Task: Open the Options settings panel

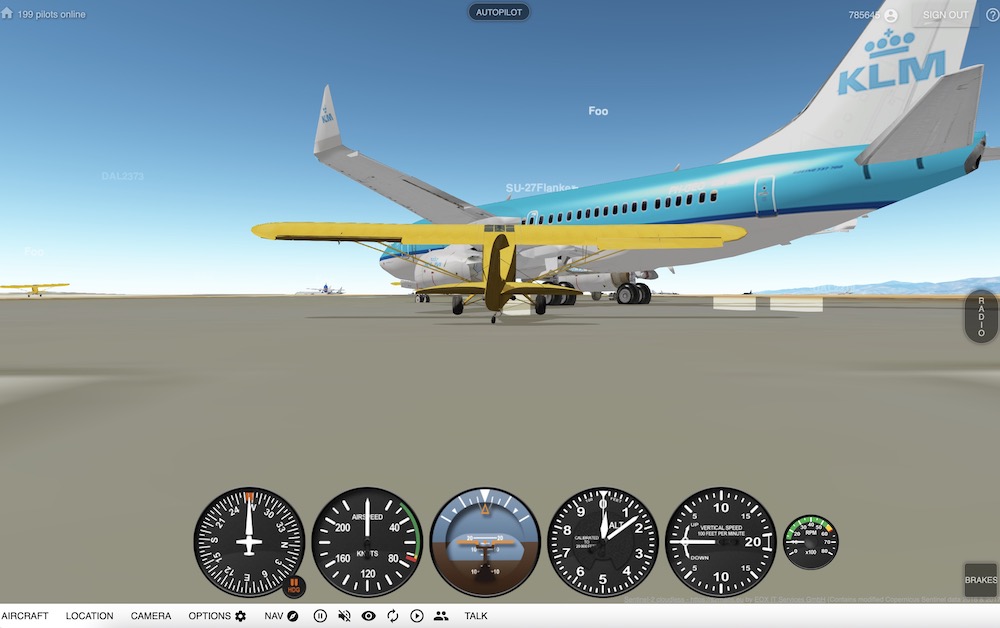Action: tap(217, 616)
